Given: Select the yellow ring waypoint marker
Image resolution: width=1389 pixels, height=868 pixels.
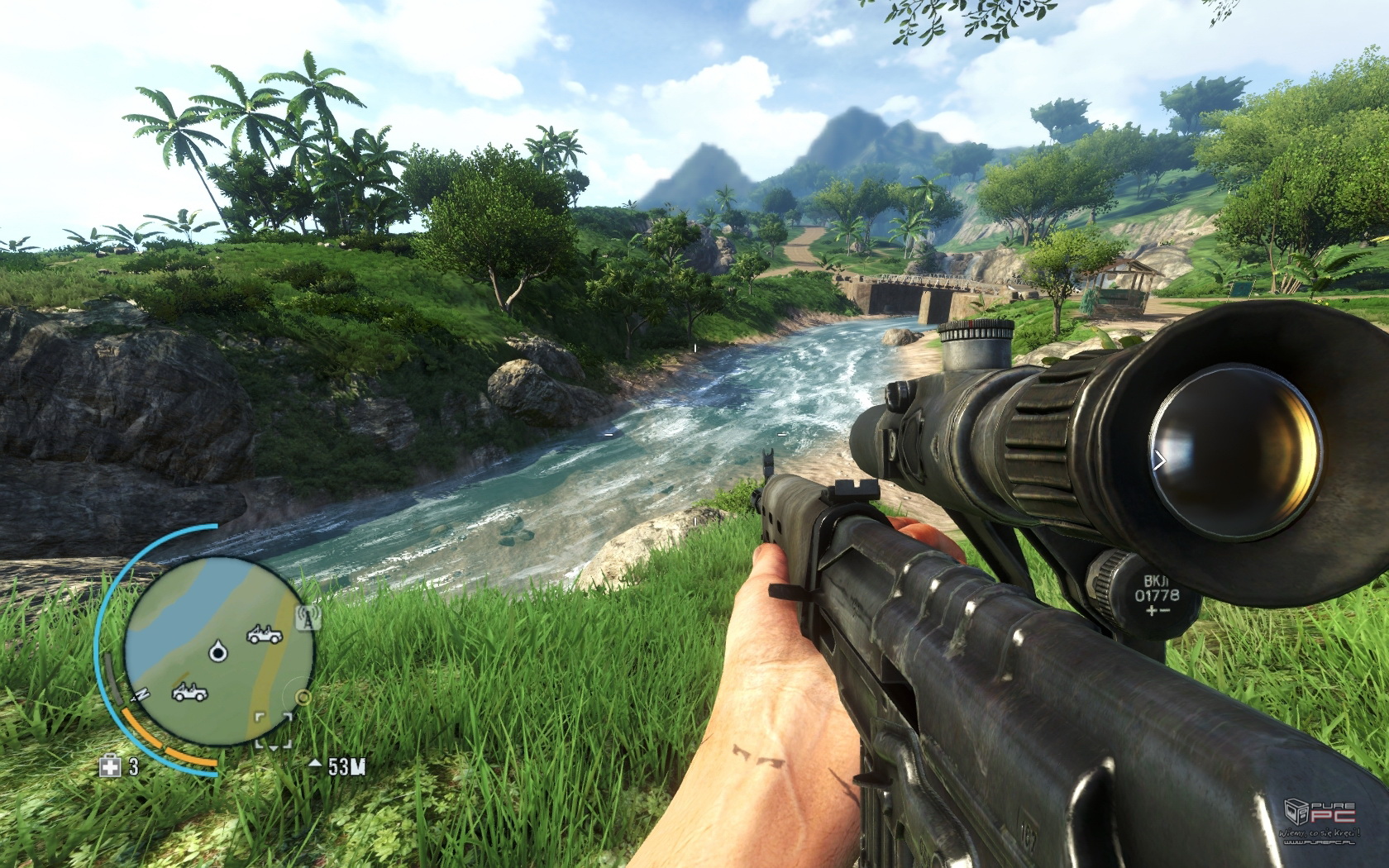Looking at the screenshot, I should click(303, 698).
